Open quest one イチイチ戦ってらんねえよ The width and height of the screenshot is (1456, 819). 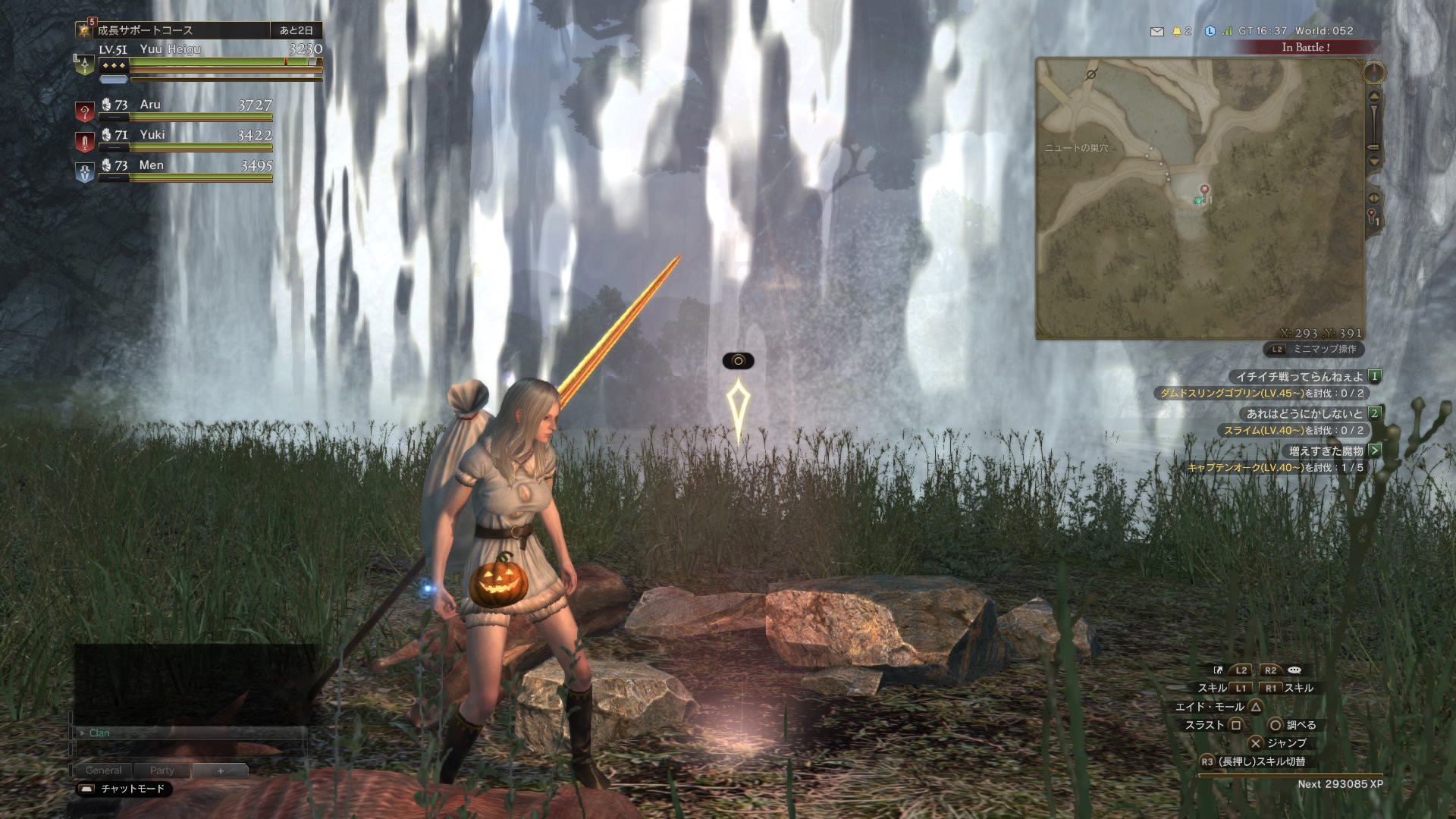(x=1298, y=376)
